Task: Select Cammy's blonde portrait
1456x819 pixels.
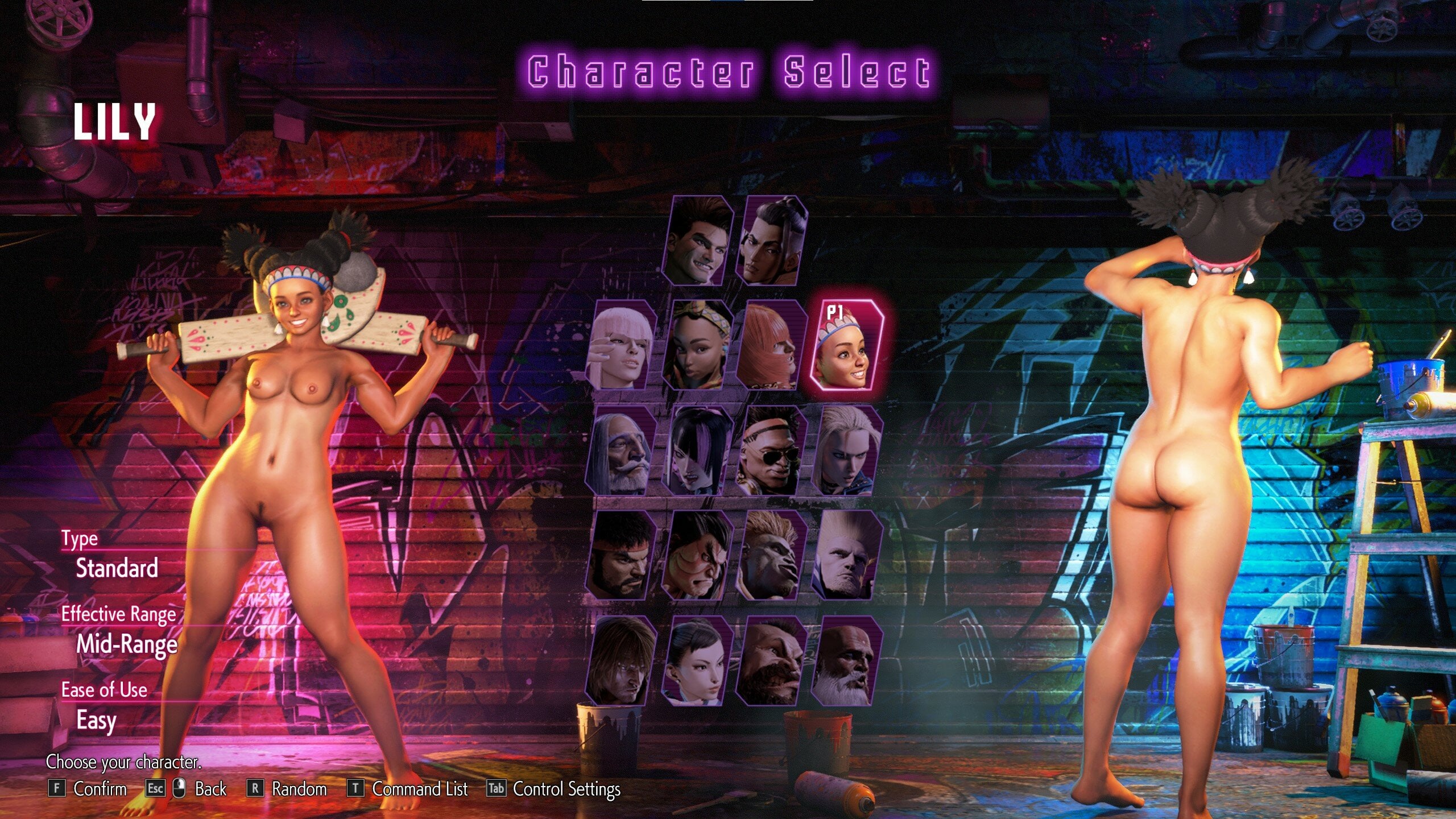Action: [x=846, y=450]
